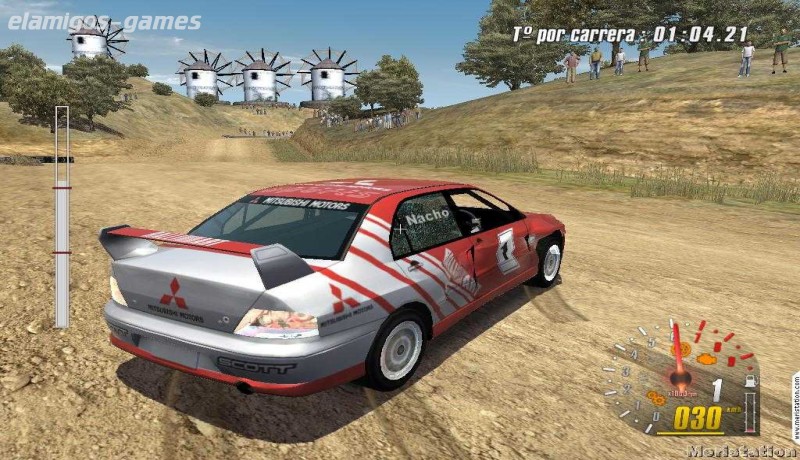
Task: Select the fuel pump icon
Action: pyautogui.click(x=749, y=383)
